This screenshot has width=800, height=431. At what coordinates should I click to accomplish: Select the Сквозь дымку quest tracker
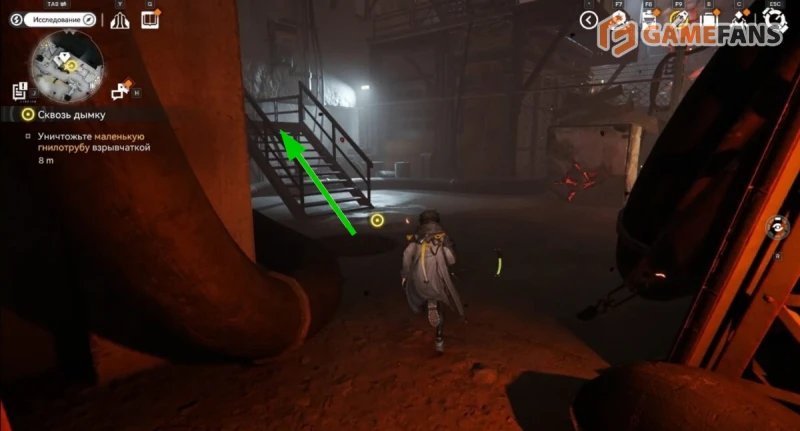(x=68, y=115)
